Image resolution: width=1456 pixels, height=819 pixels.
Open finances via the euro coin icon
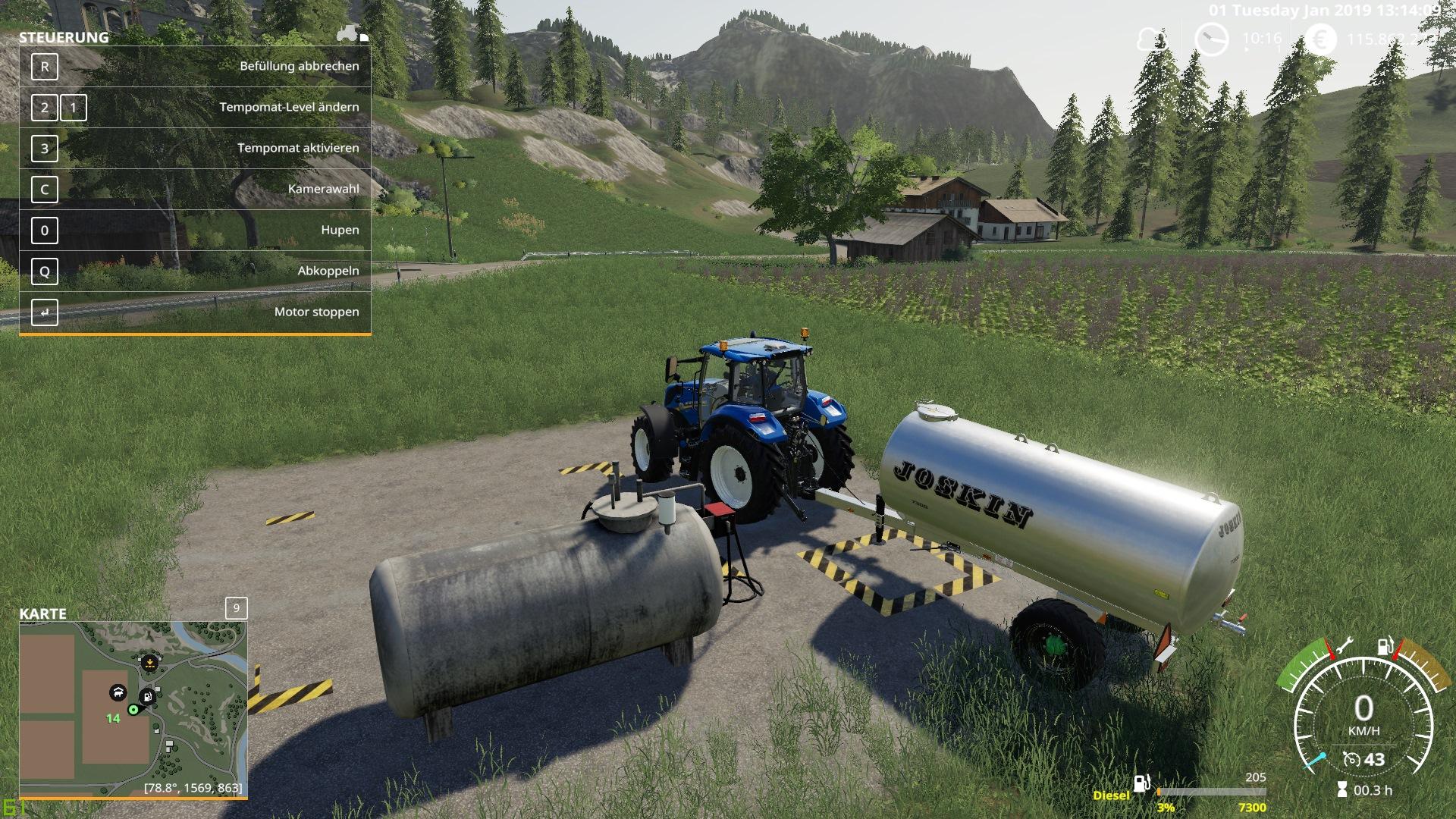click(x=1321, y=39)
